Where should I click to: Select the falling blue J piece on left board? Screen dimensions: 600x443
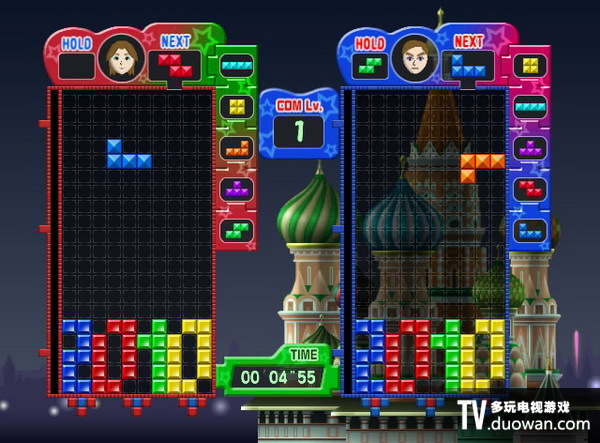tap(127, 156)
